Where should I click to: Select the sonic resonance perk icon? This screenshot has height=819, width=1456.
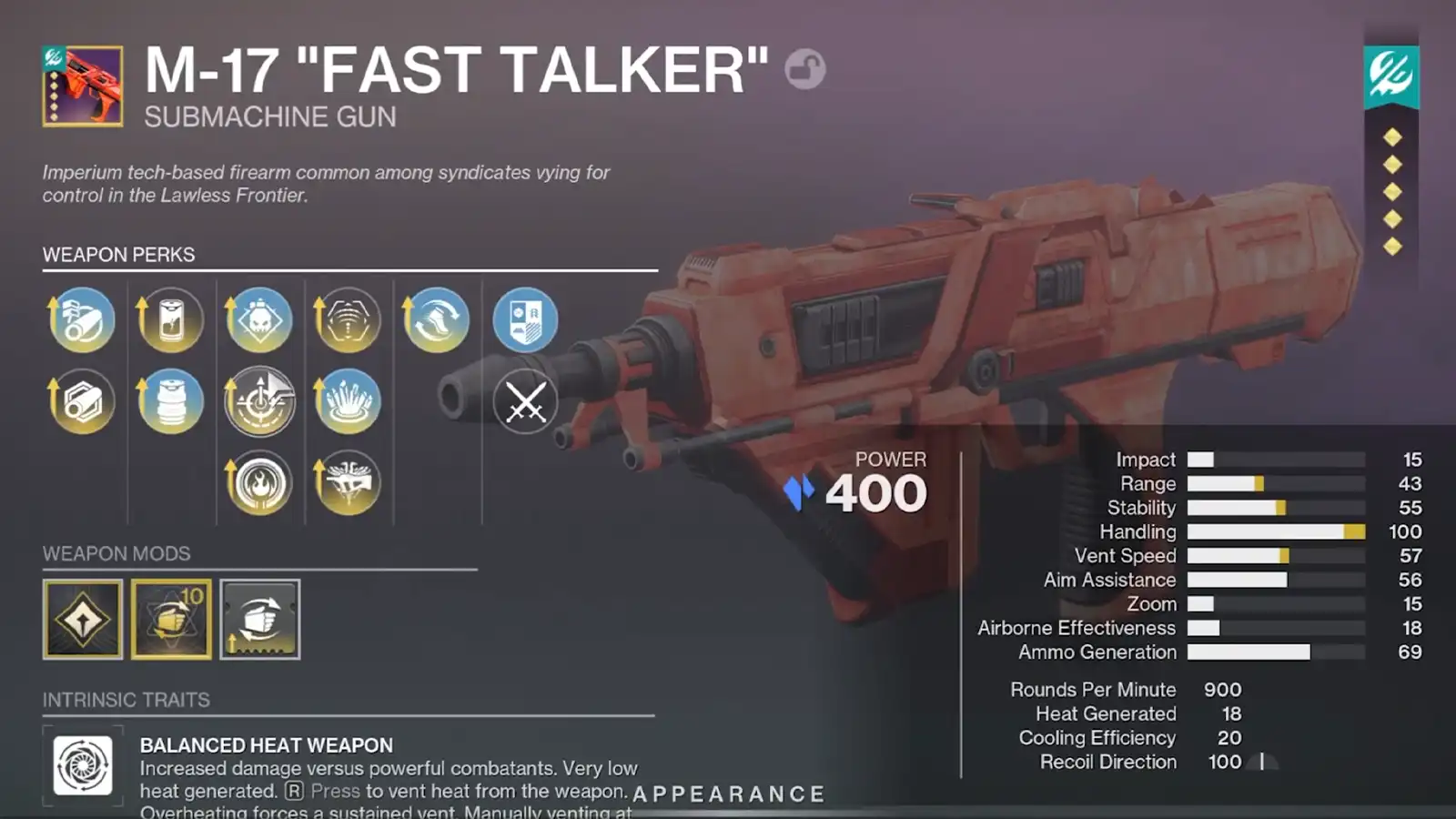click(349, 318)
